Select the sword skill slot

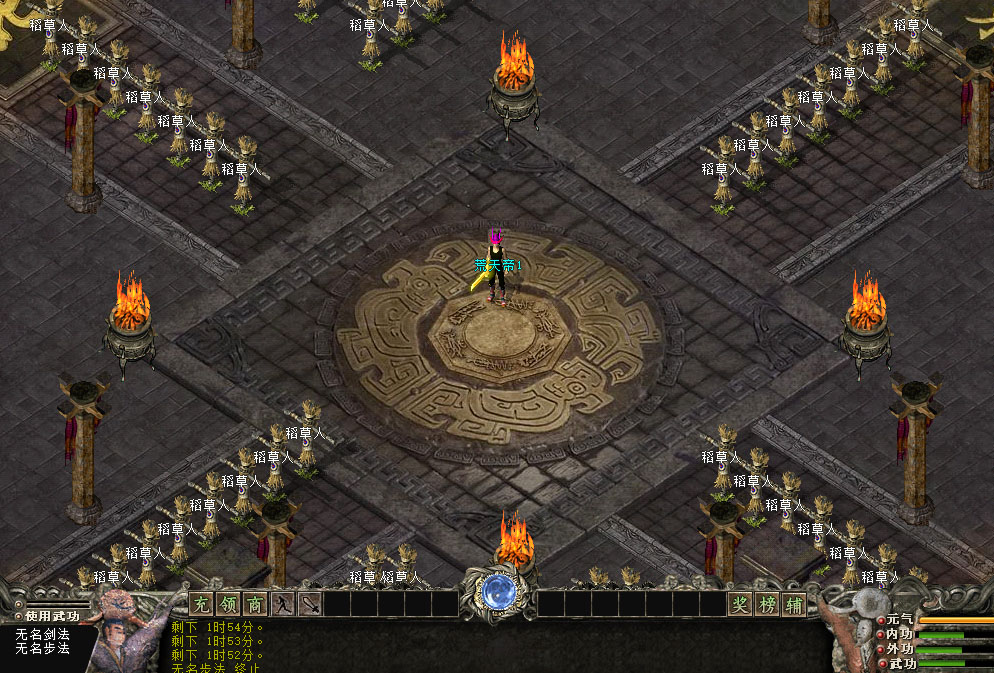click(x=310, y=604)
